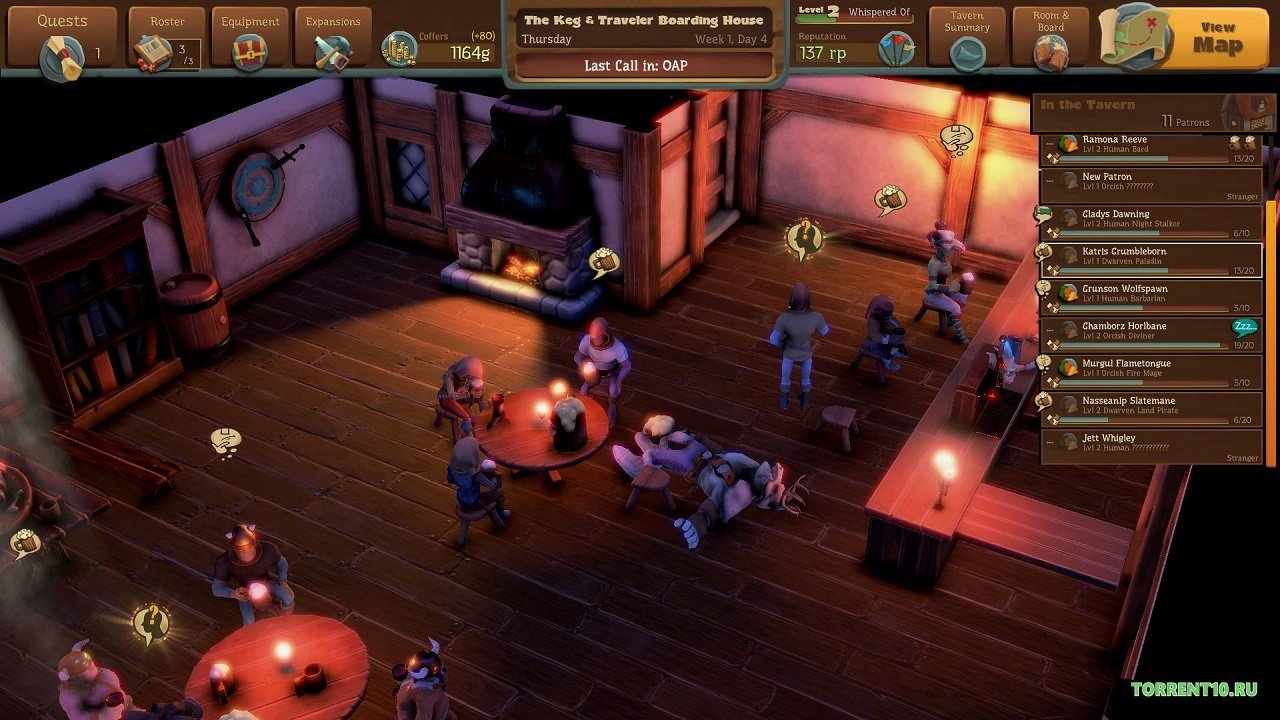This screenshot has width=1280, height=720.
Task: Click the drink request bubble on Gladys Dawning
Action: [x=1042, y=215]
